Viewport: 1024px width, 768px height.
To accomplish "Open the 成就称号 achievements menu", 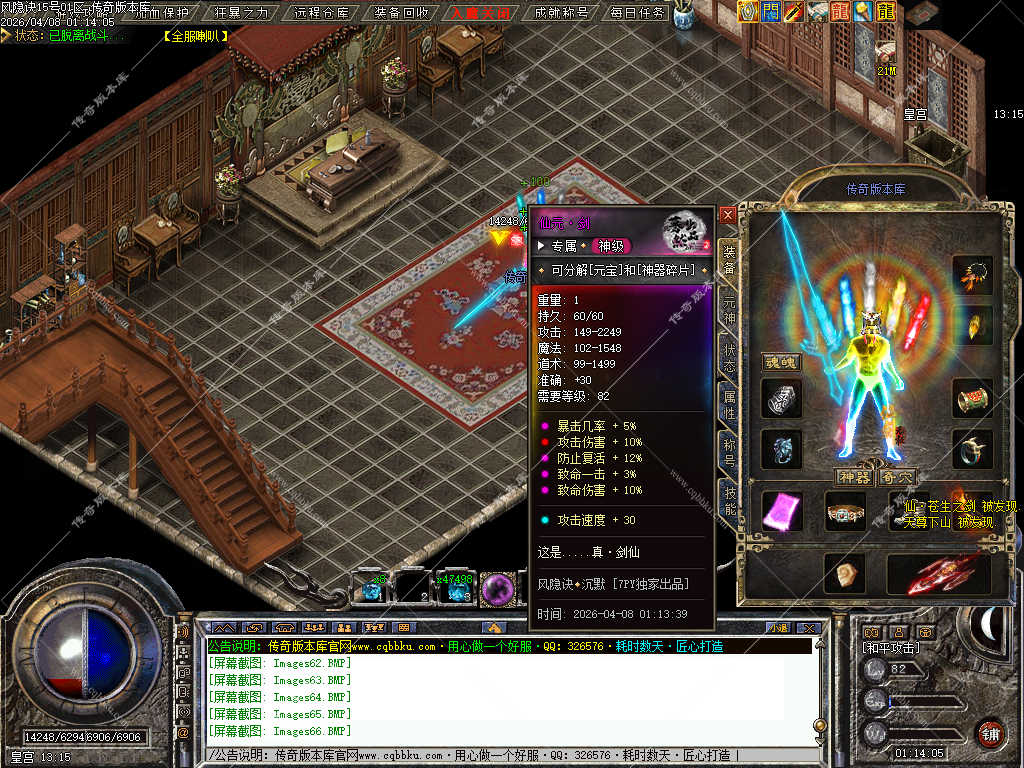I will click(561, 13).
